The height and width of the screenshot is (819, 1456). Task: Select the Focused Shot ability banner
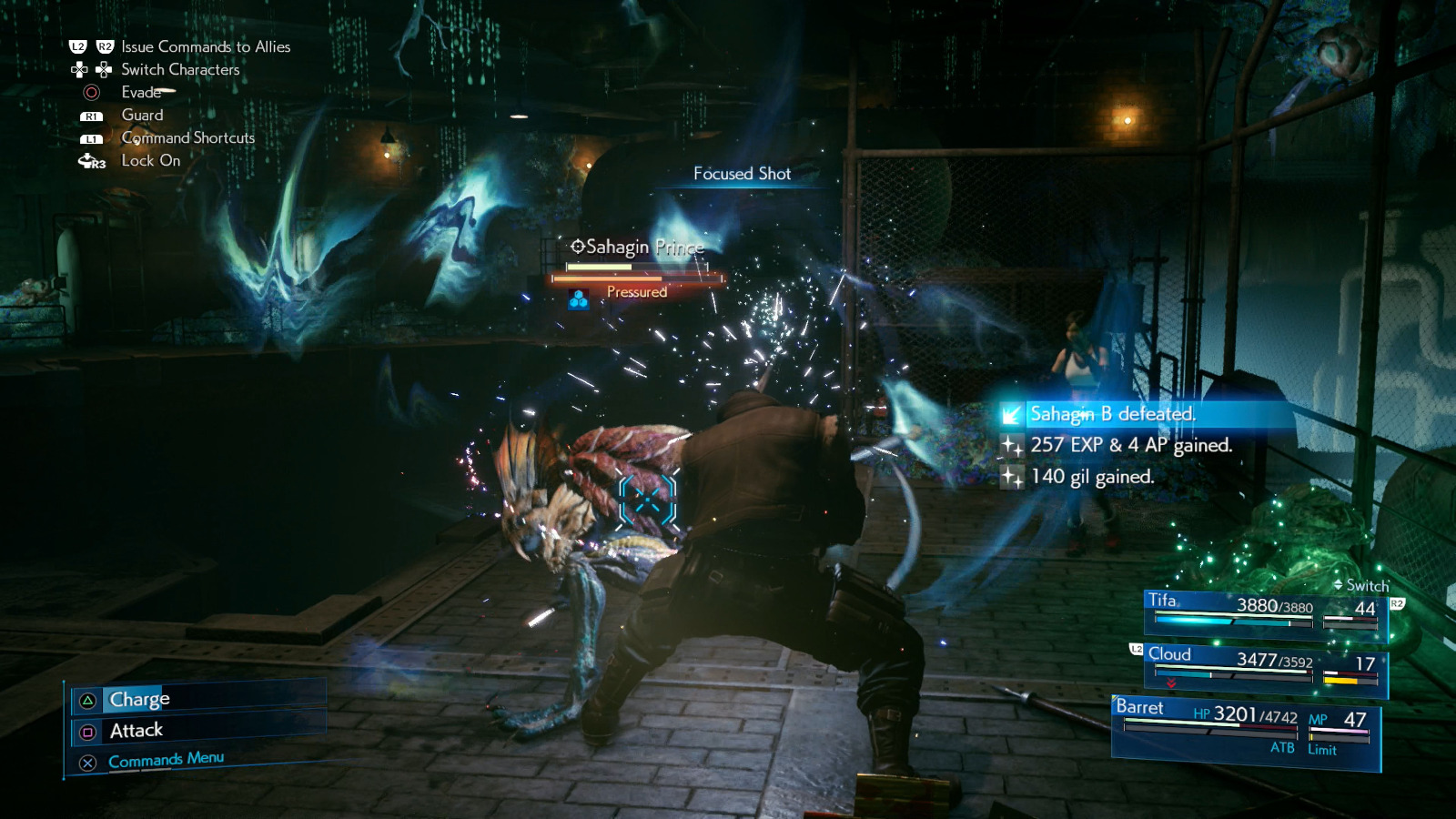tap(743, 174)
